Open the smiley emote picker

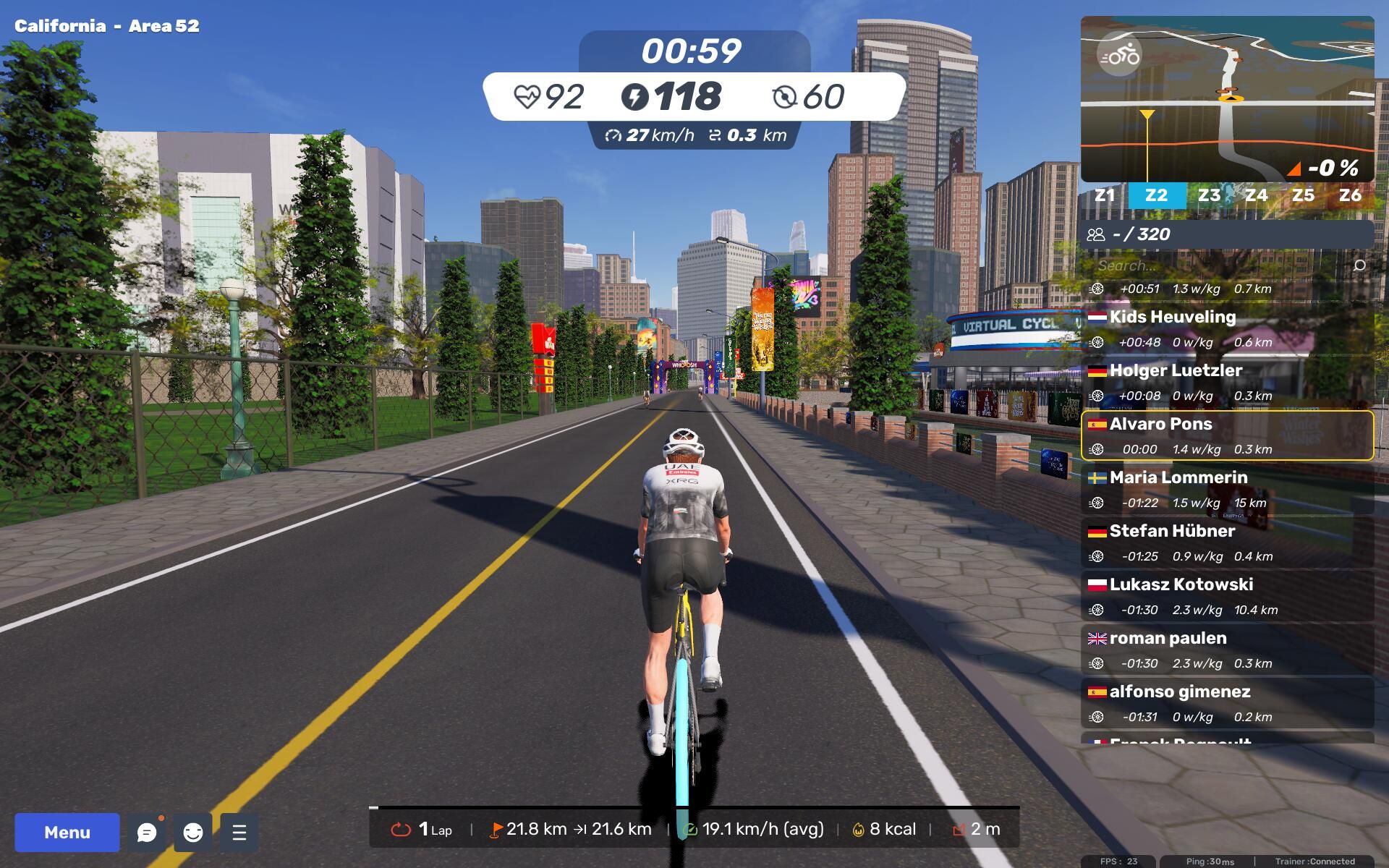point(193,833)
